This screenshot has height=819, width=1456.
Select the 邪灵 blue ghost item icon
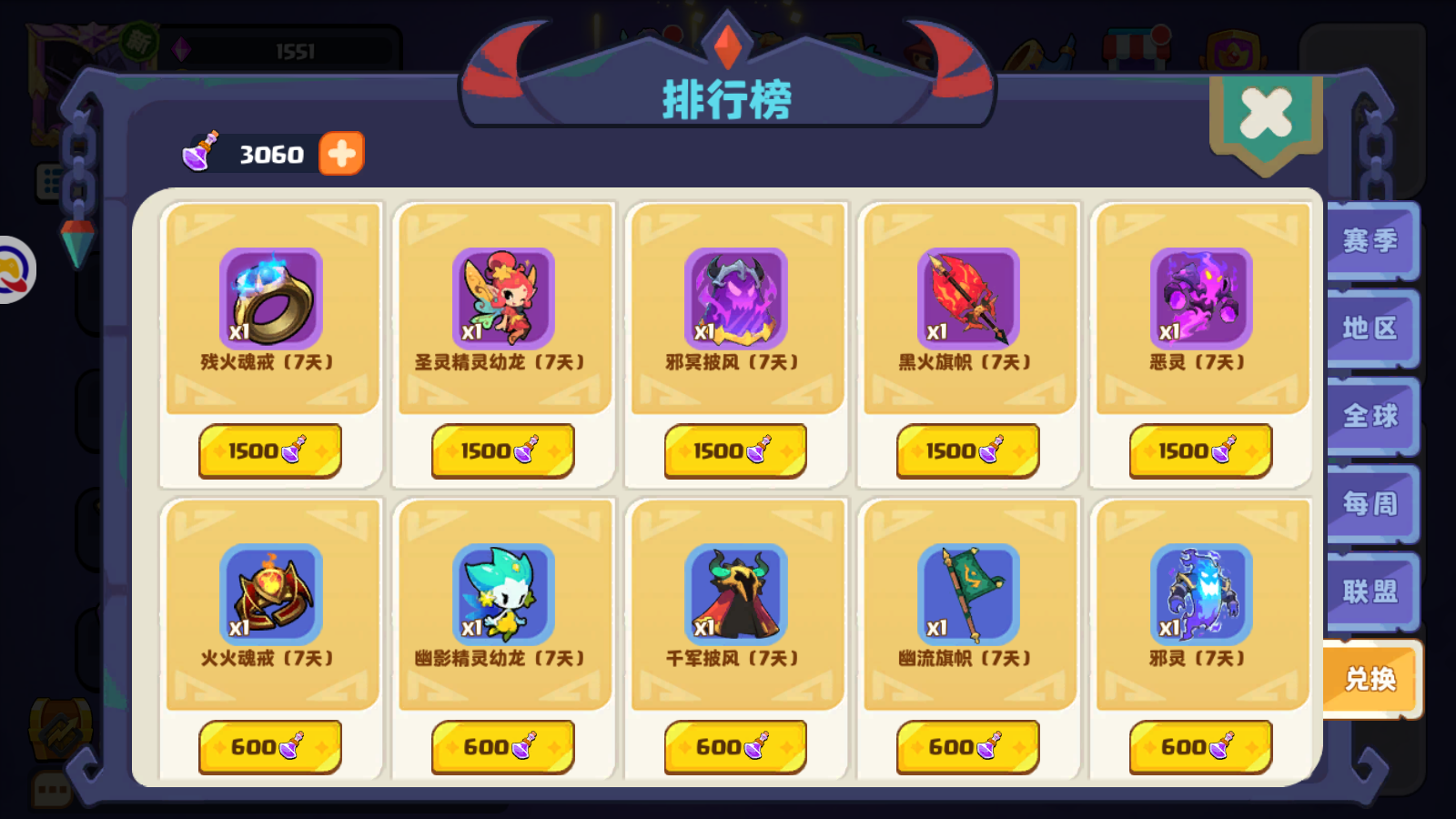(x=1200, y=596)
